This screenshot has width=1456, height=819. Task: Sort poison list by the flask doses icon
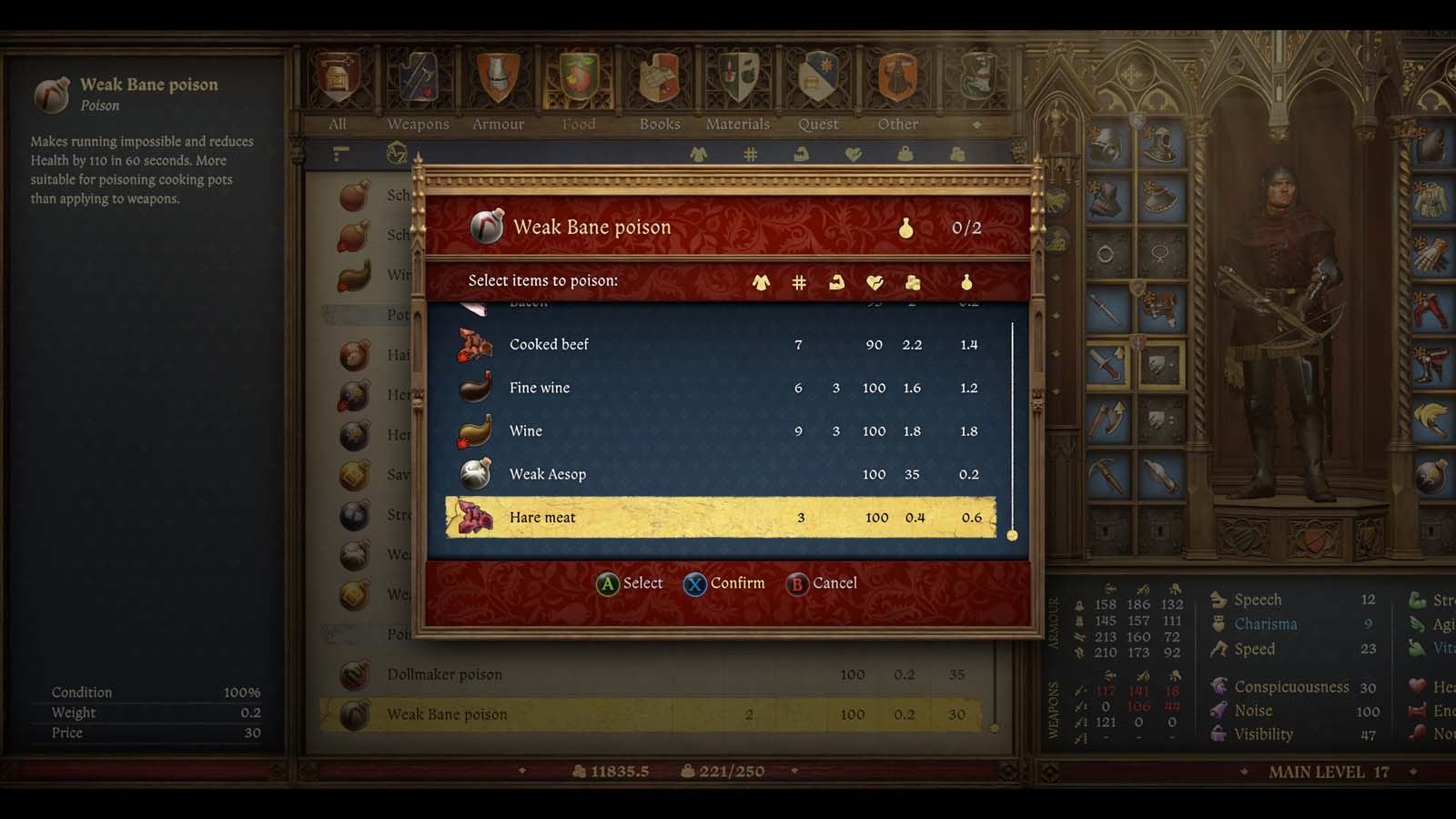click(x=965, y=281)
